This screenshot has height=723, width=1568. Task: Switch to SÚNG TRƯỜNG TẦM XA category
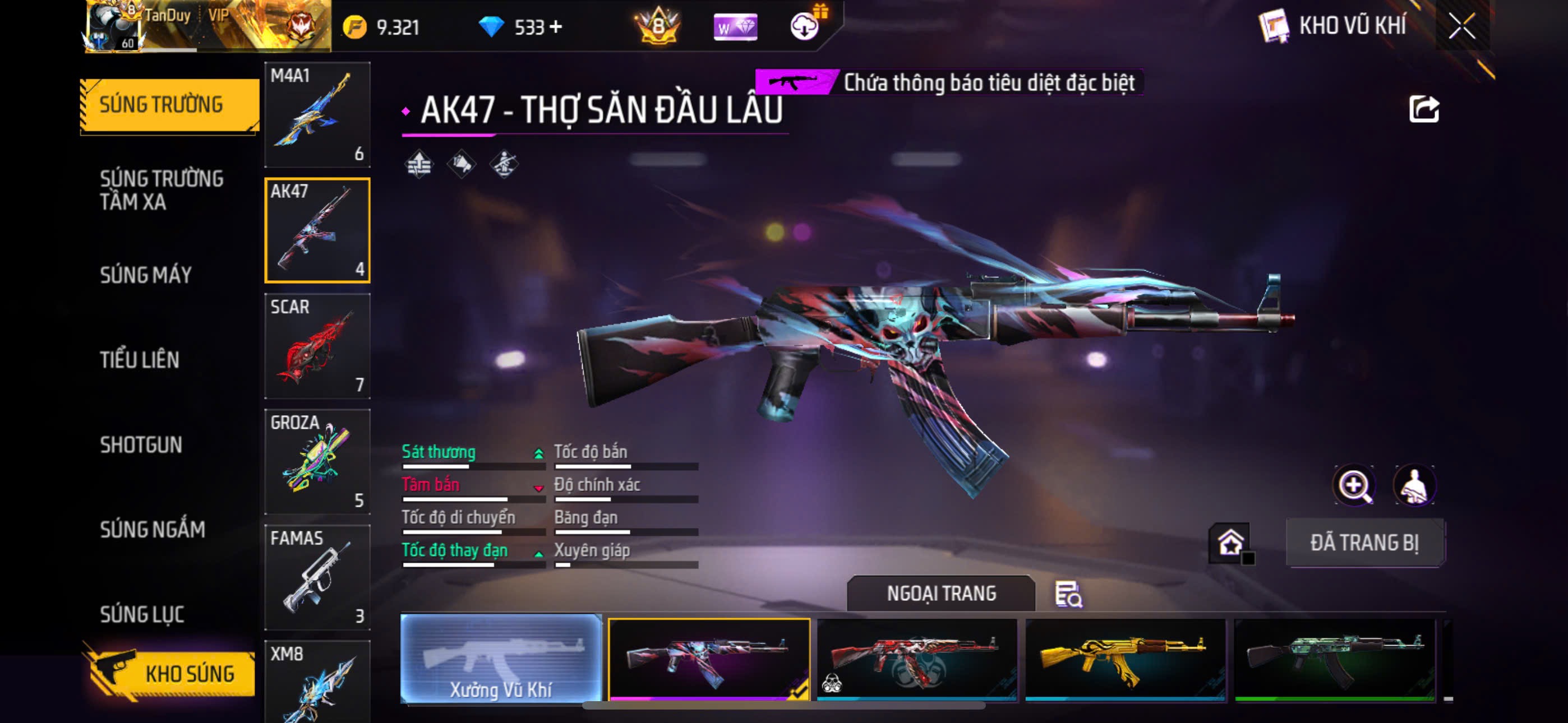162,190
